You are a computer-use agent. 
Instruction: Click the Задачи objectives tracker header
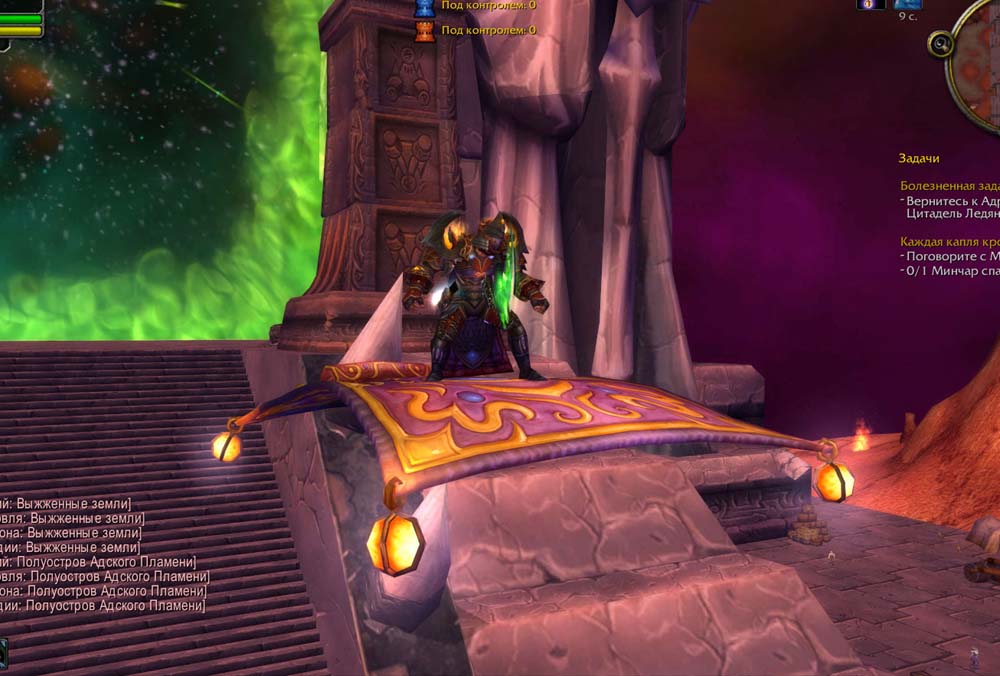[x=919, y=158]
